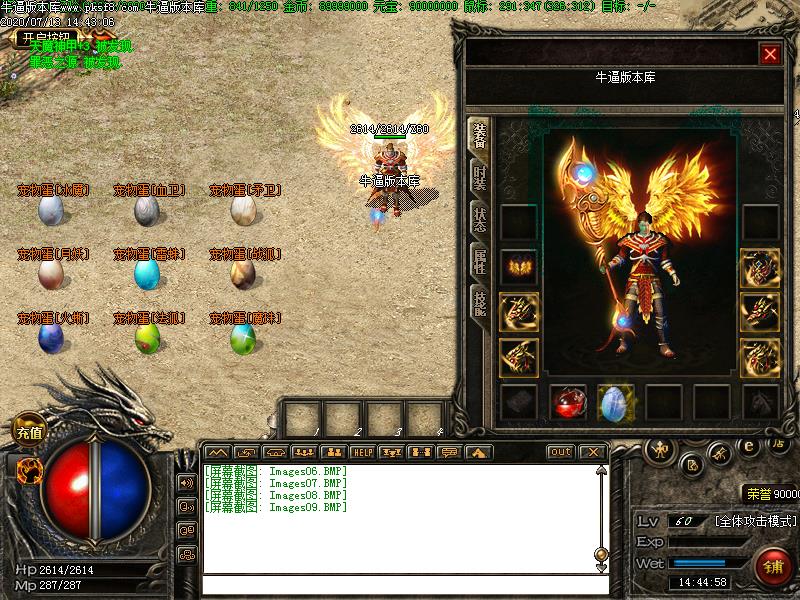
Task: Select the red gem equipment slot
Action: coord(569,402)
